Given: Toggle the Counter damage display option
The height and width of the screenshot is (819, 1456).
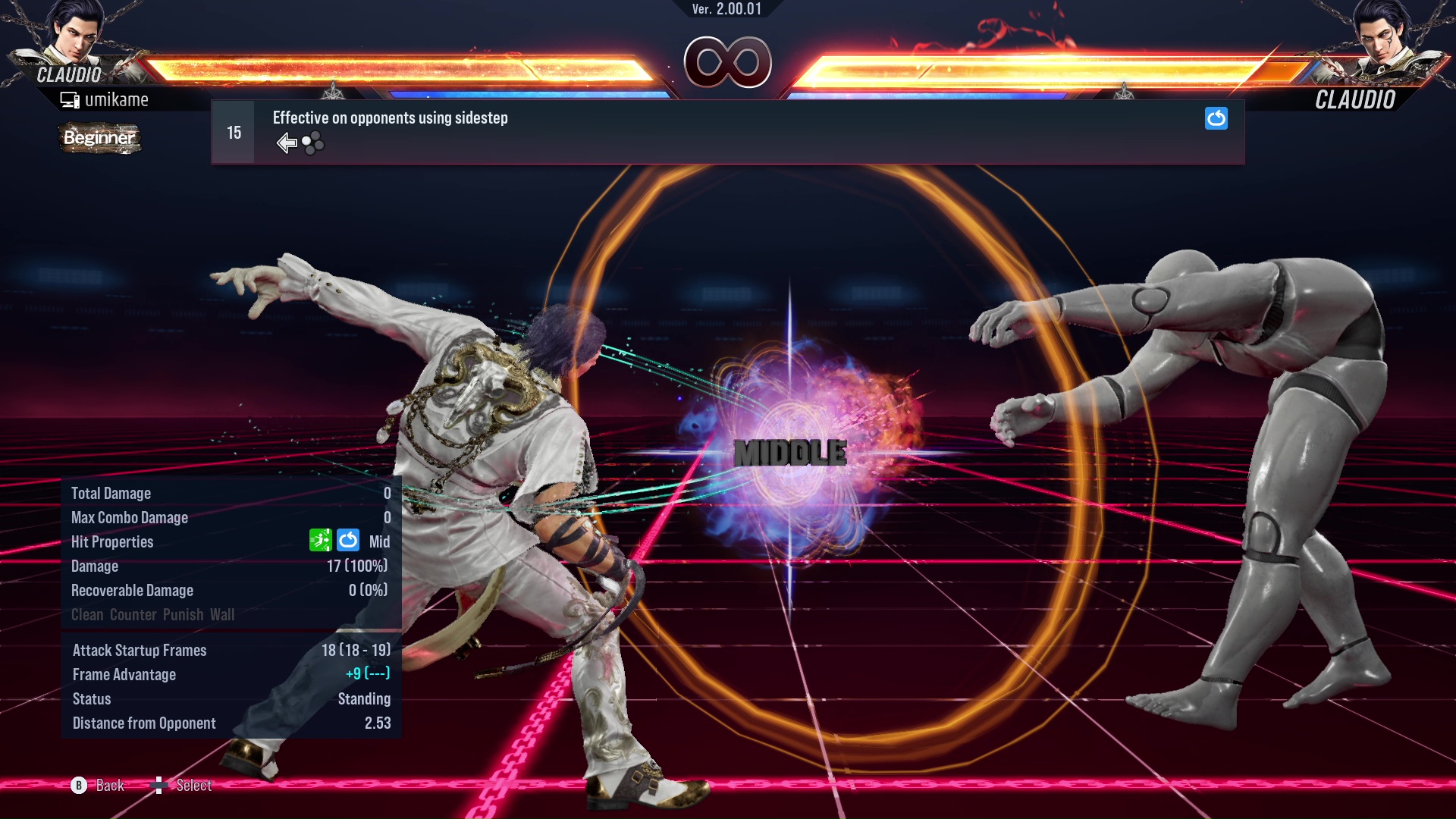Looking at the screenshot, I should coord(133,614).
